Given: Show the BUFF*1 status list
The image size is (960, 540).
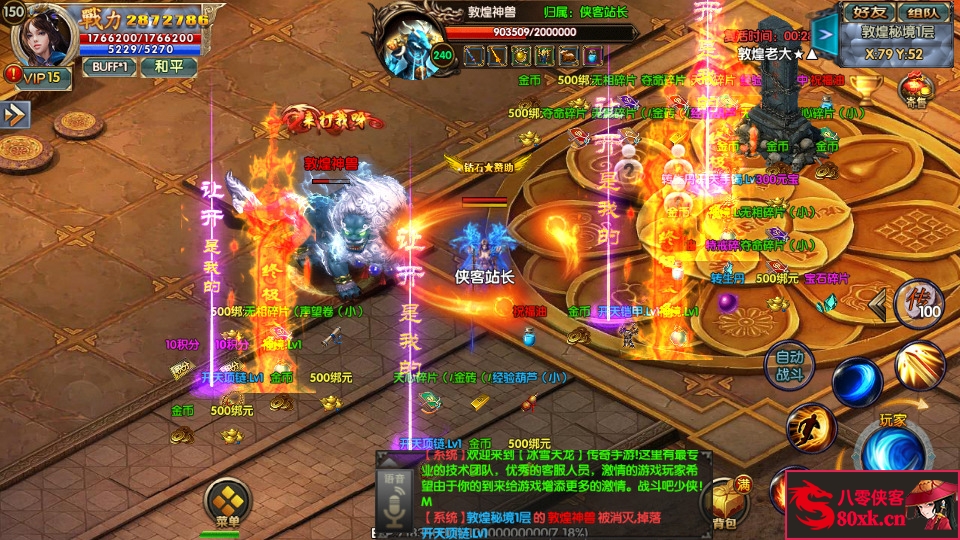Looking at the screenshot, I should click(x=110, y=67).
